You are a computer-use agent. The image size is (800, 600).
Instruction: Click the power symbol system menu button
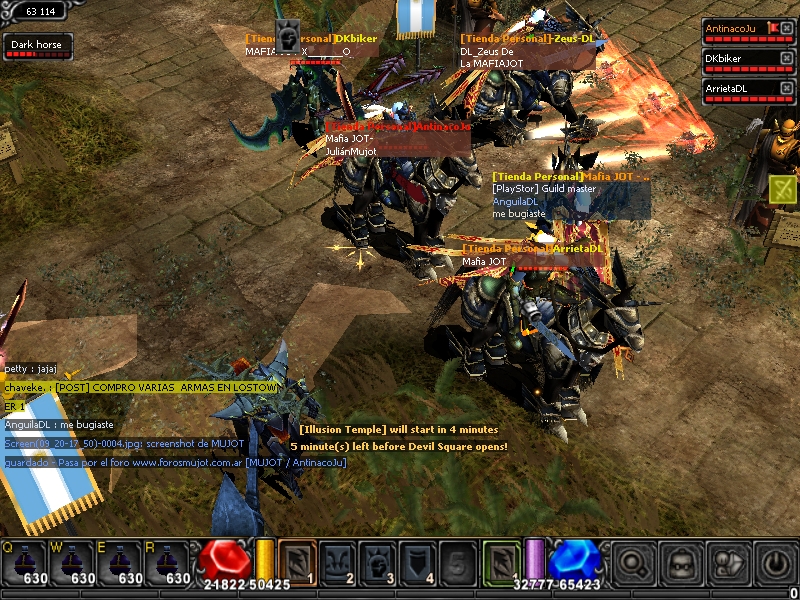pyautogui.click(x=775, y=563)
